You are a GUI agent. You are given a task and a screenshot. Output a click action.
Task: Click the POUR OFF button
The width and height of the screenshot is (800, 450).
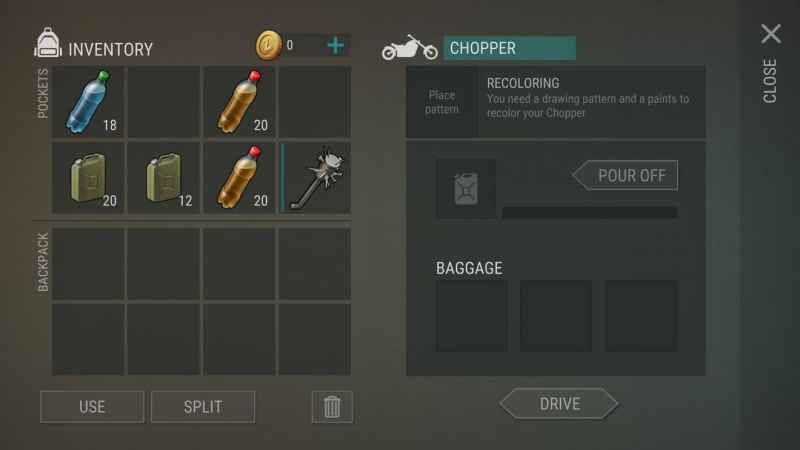tap(629, 175)
